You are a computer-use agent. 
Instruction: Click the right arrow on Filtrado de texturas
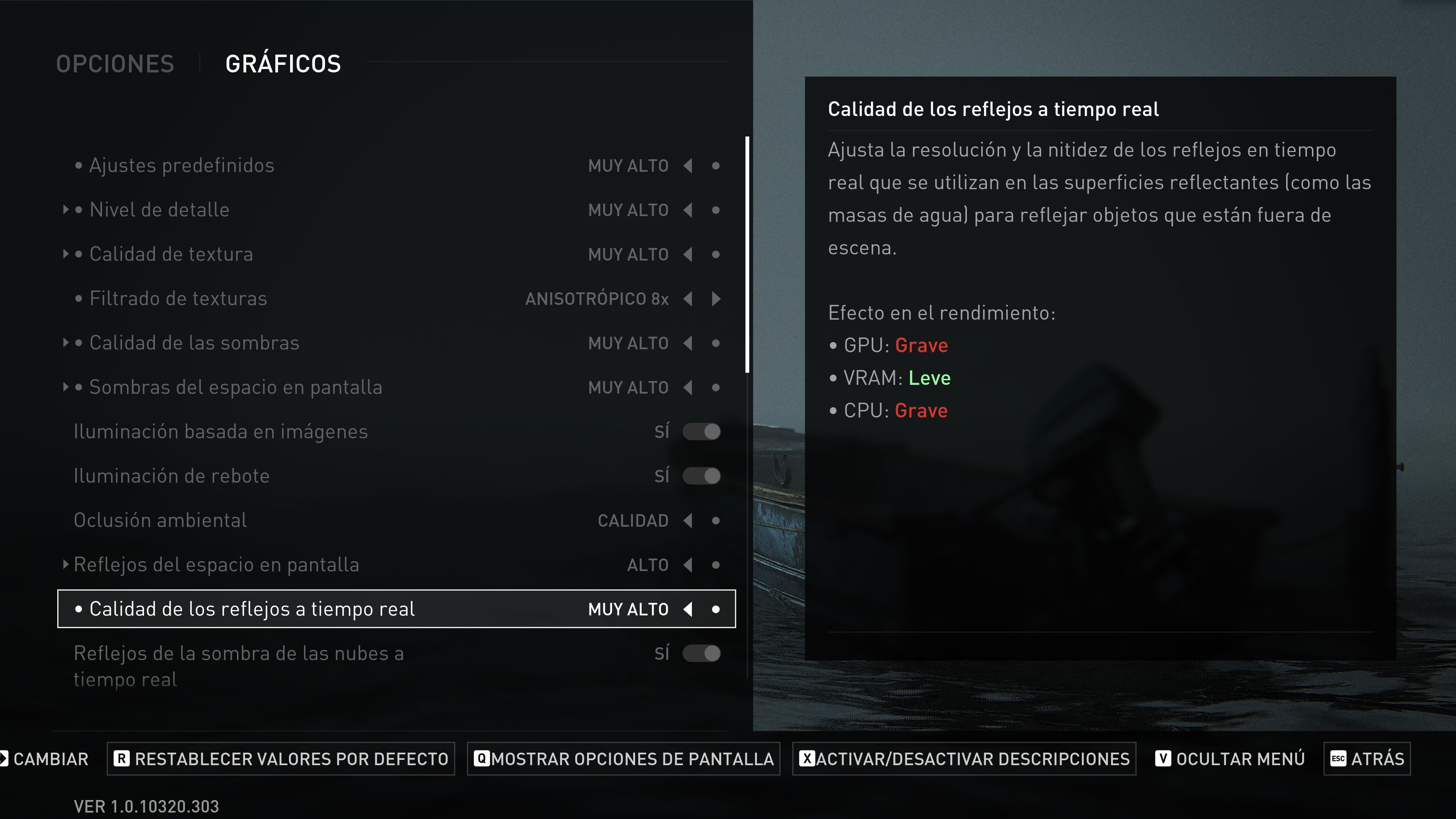[715, 298]
